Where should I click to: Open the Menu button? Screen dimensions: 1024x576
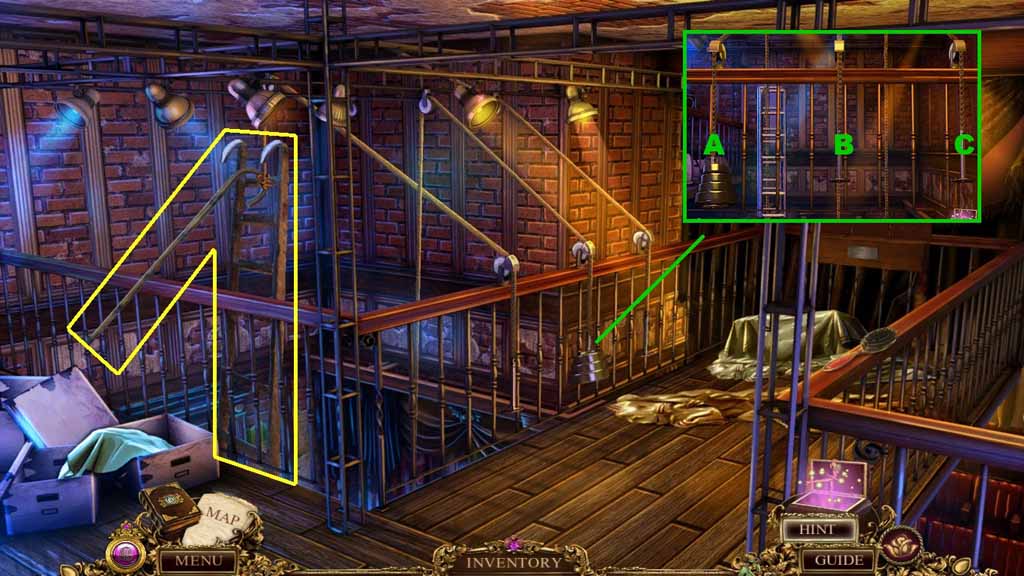point(197,561)
